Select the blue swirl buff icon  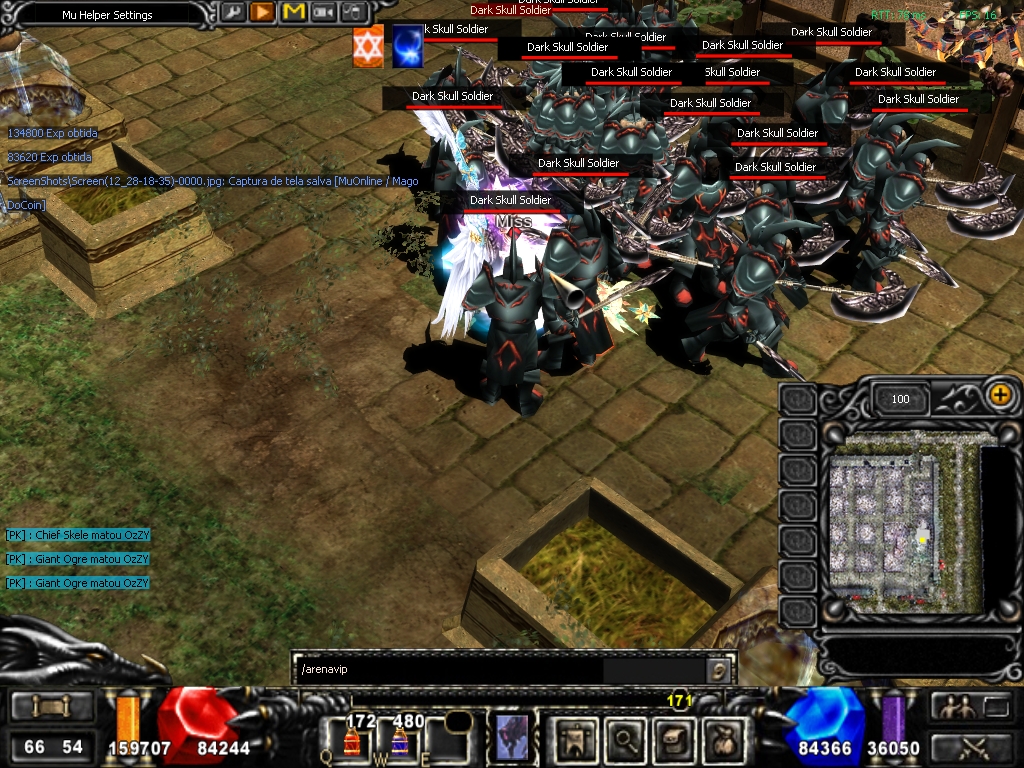pyautogui.click(x=407, y=48)
